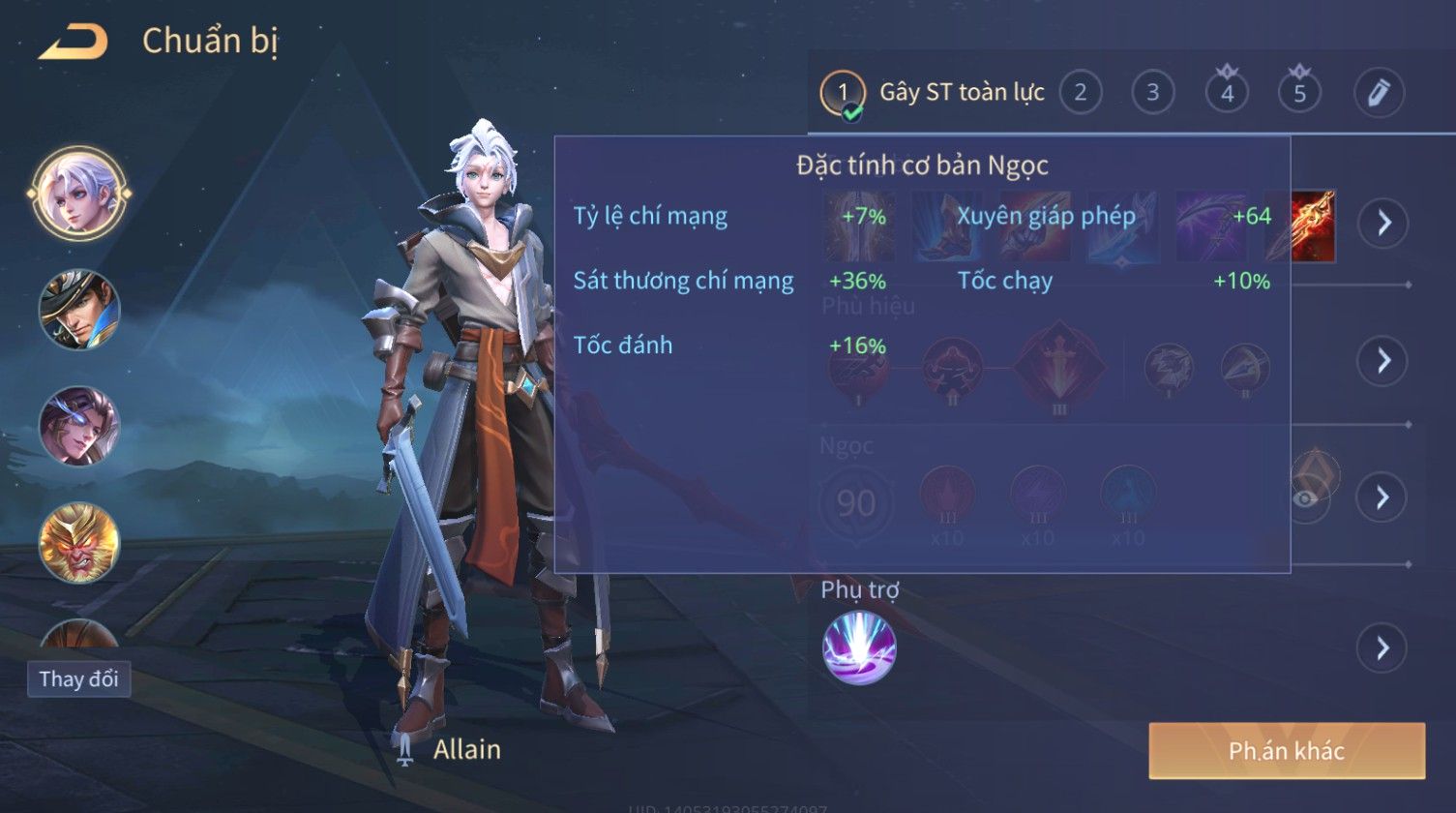This screenshot has width=1456, height=813.
Task: Expand the Phù hiệu section arrow
Action: (x=1382, y=361)
